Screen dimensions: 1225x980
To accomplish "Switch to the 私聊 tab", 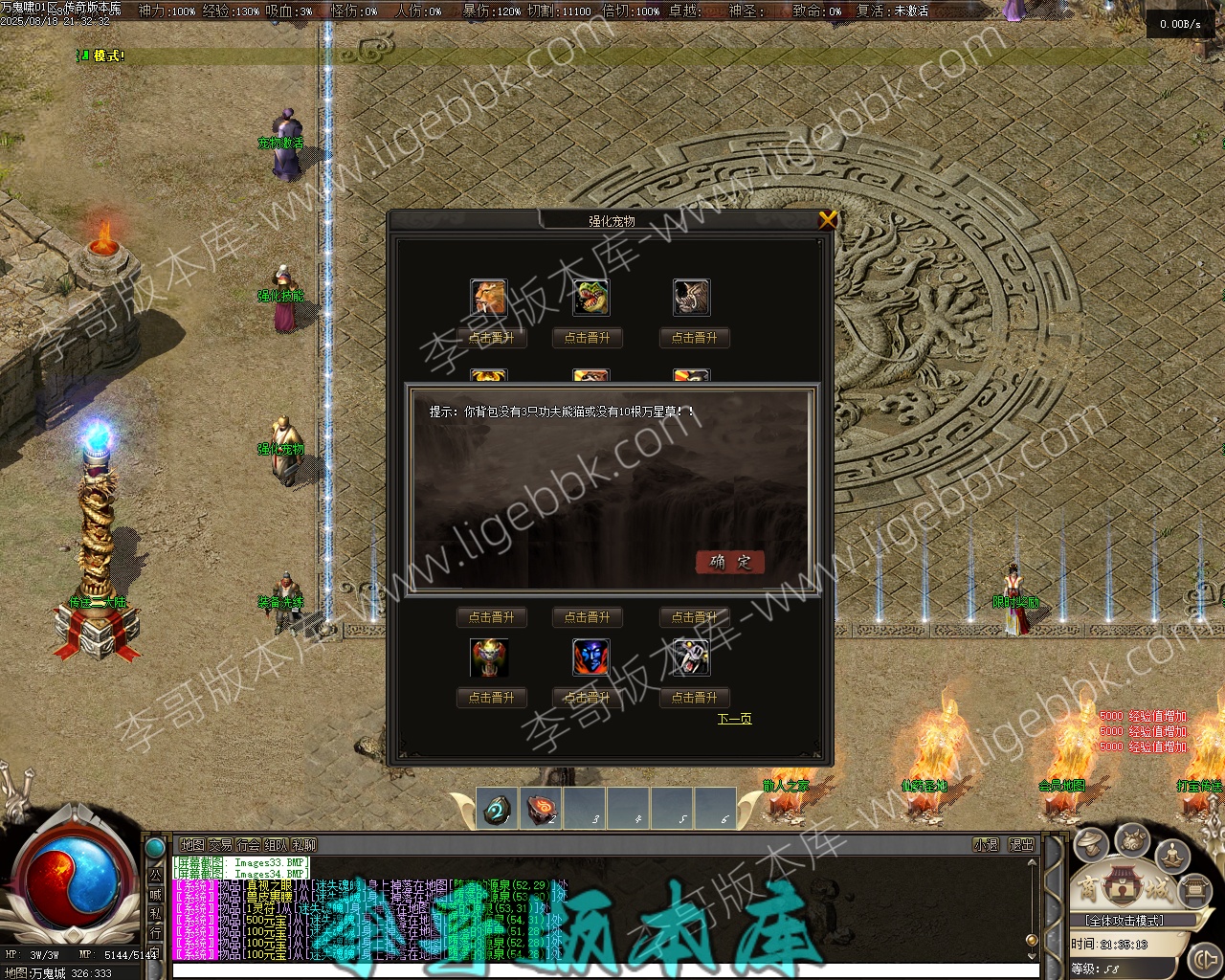I will click(303, 845).
